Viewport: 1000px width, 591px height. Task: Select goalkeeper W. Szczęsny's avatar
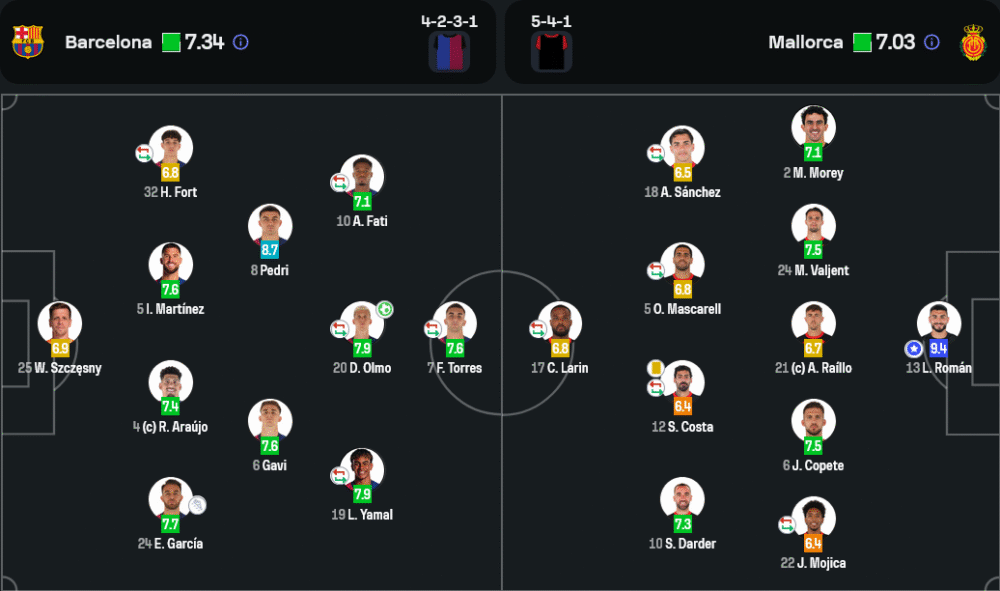click(x=60, y=325)
